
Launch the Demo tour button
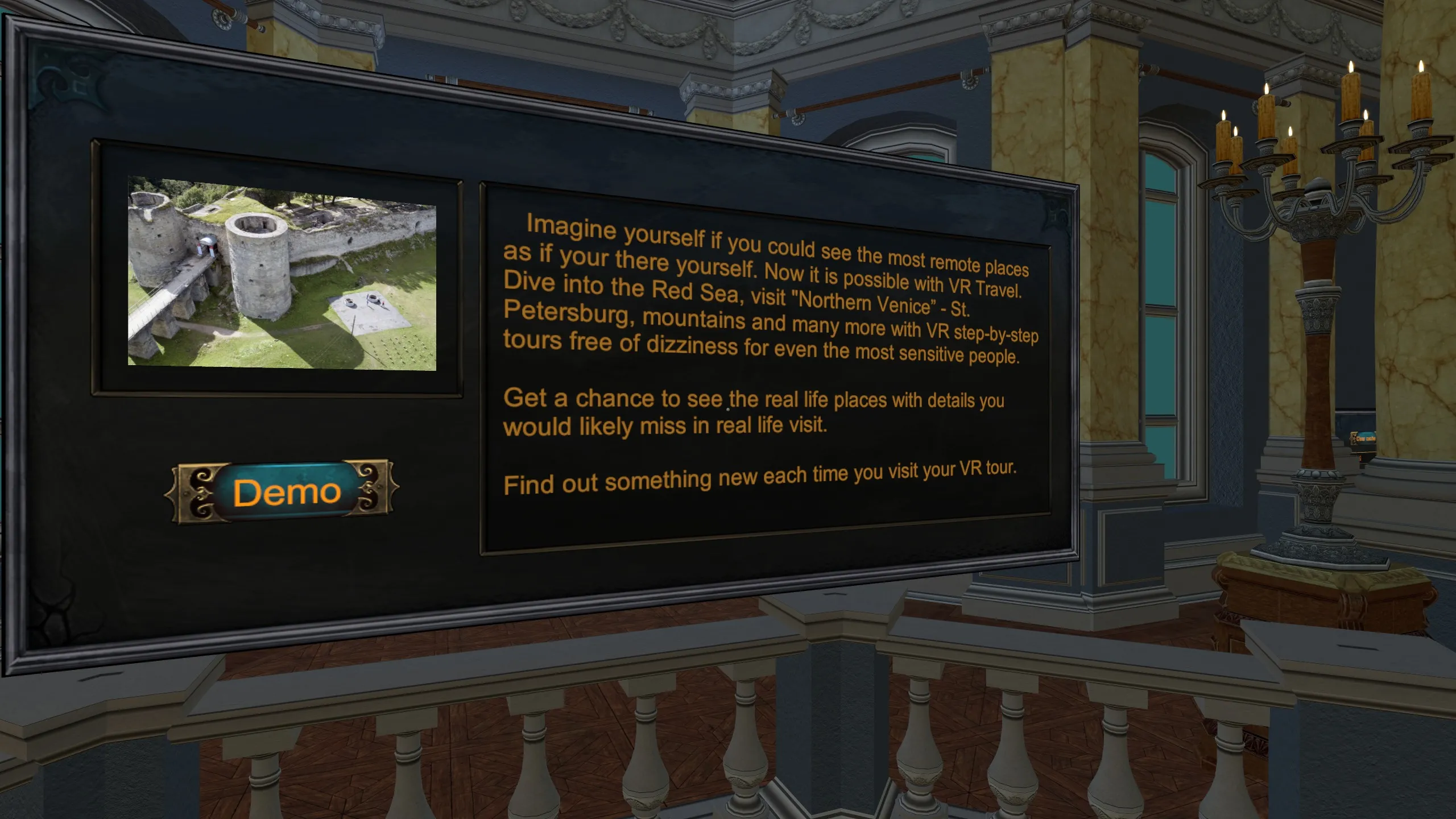(x=283, y=491)
